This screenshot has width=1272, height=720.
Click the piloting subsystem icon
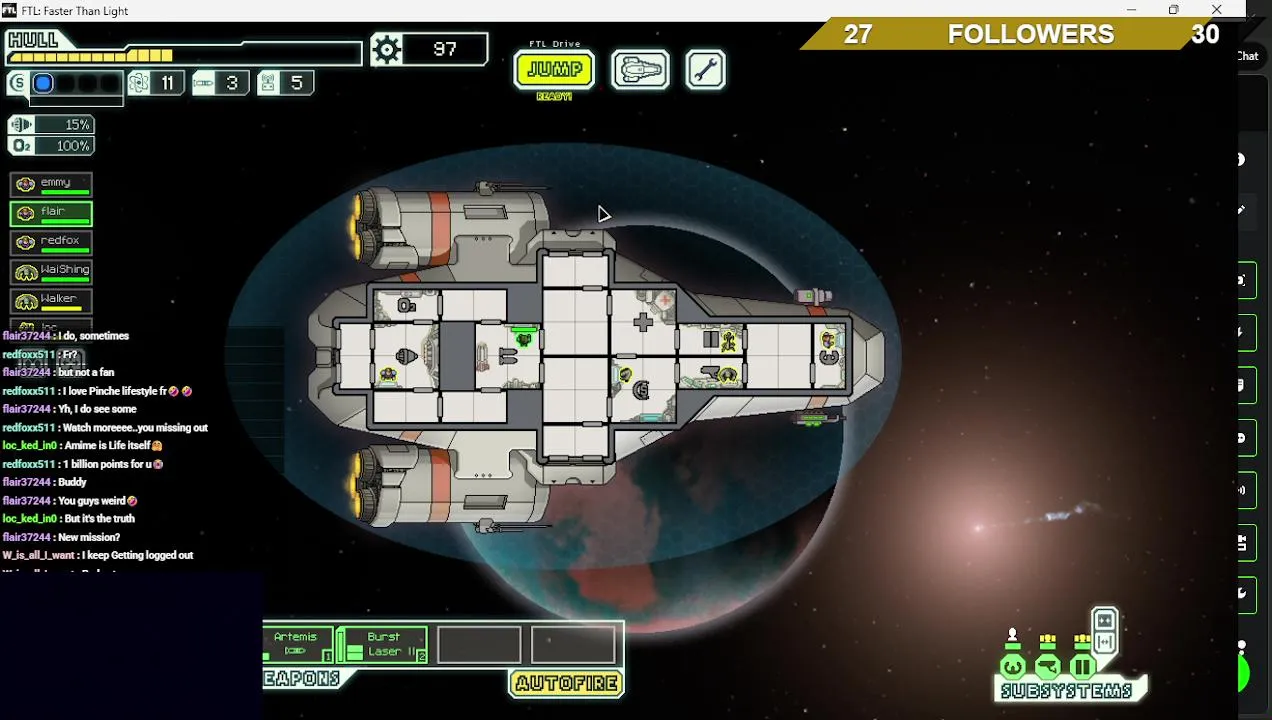point(1012,667)
